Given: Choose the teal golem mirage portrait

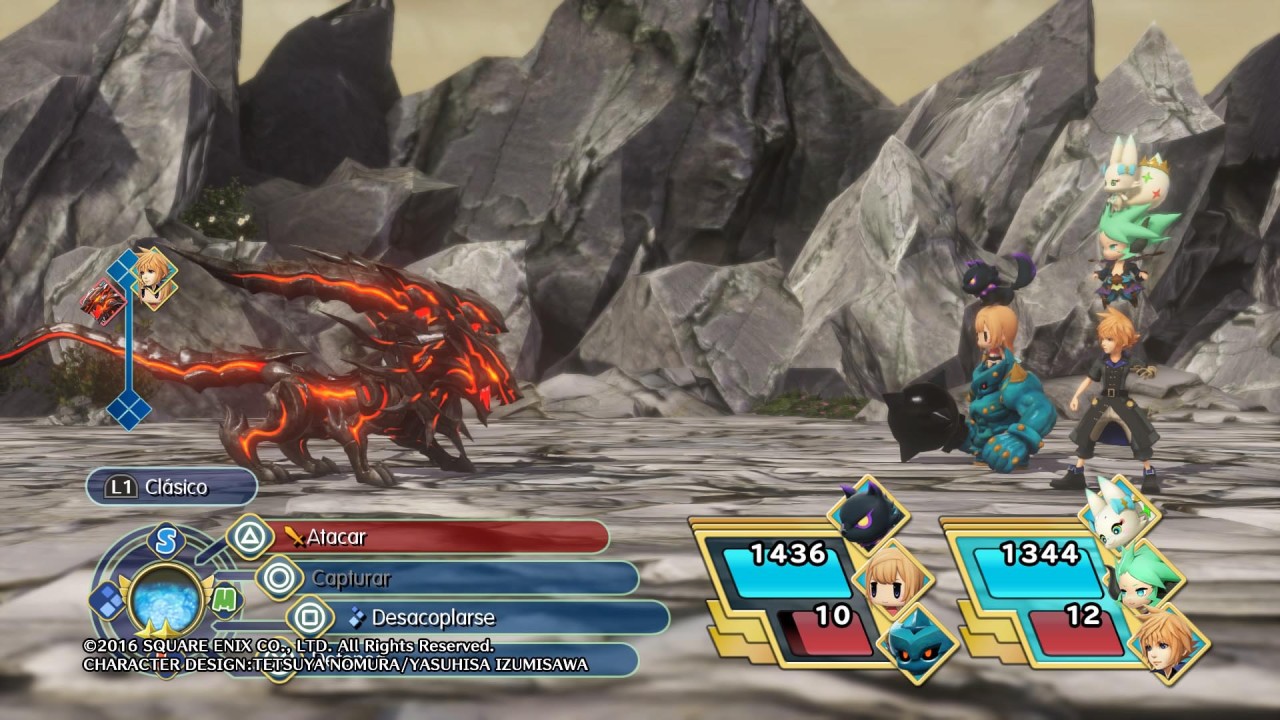Looking at the screenshot, I should tap(917, 643).
